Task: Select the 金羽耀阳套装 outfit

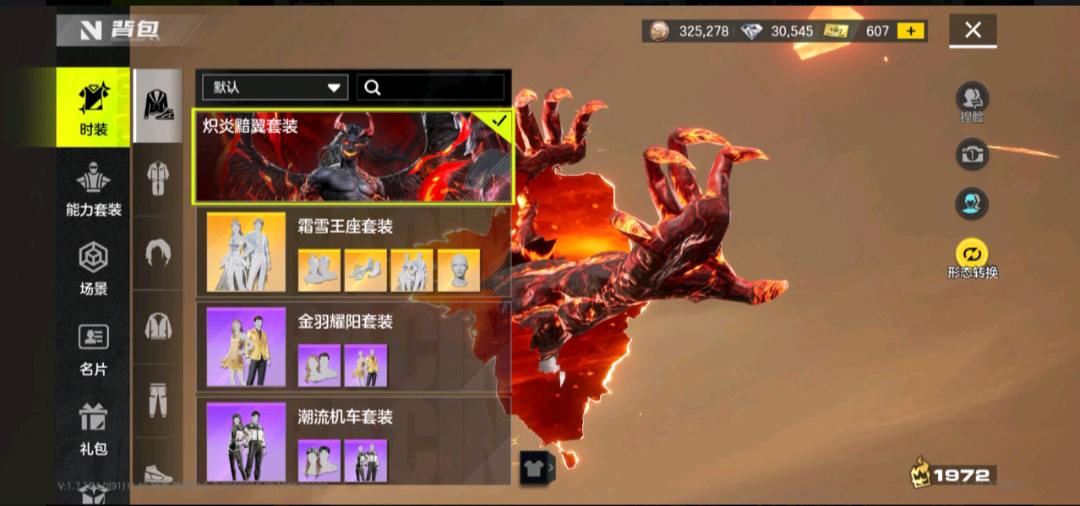Action: (x=353, y=347)
